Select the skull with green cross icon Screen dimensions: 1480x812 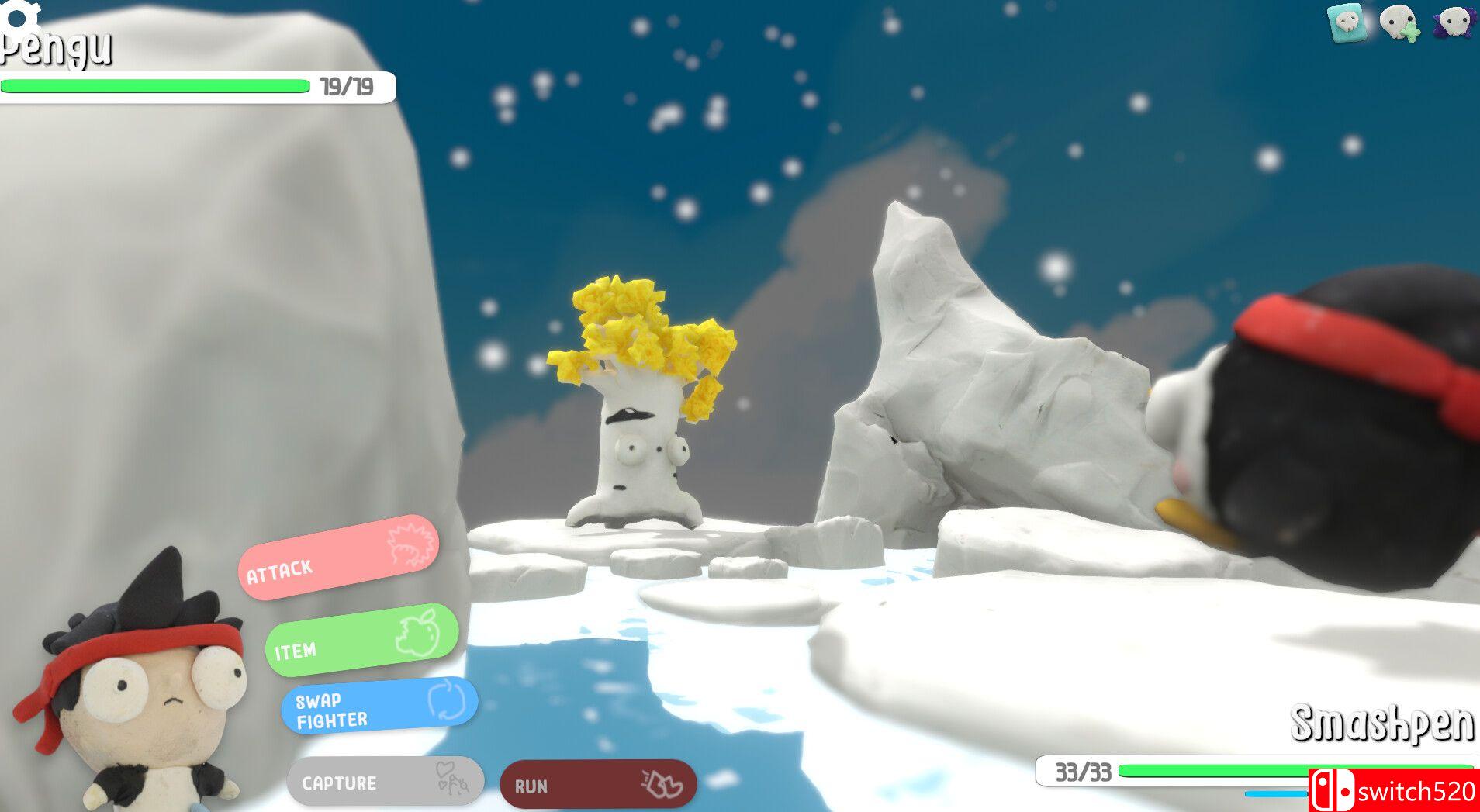1400,22
